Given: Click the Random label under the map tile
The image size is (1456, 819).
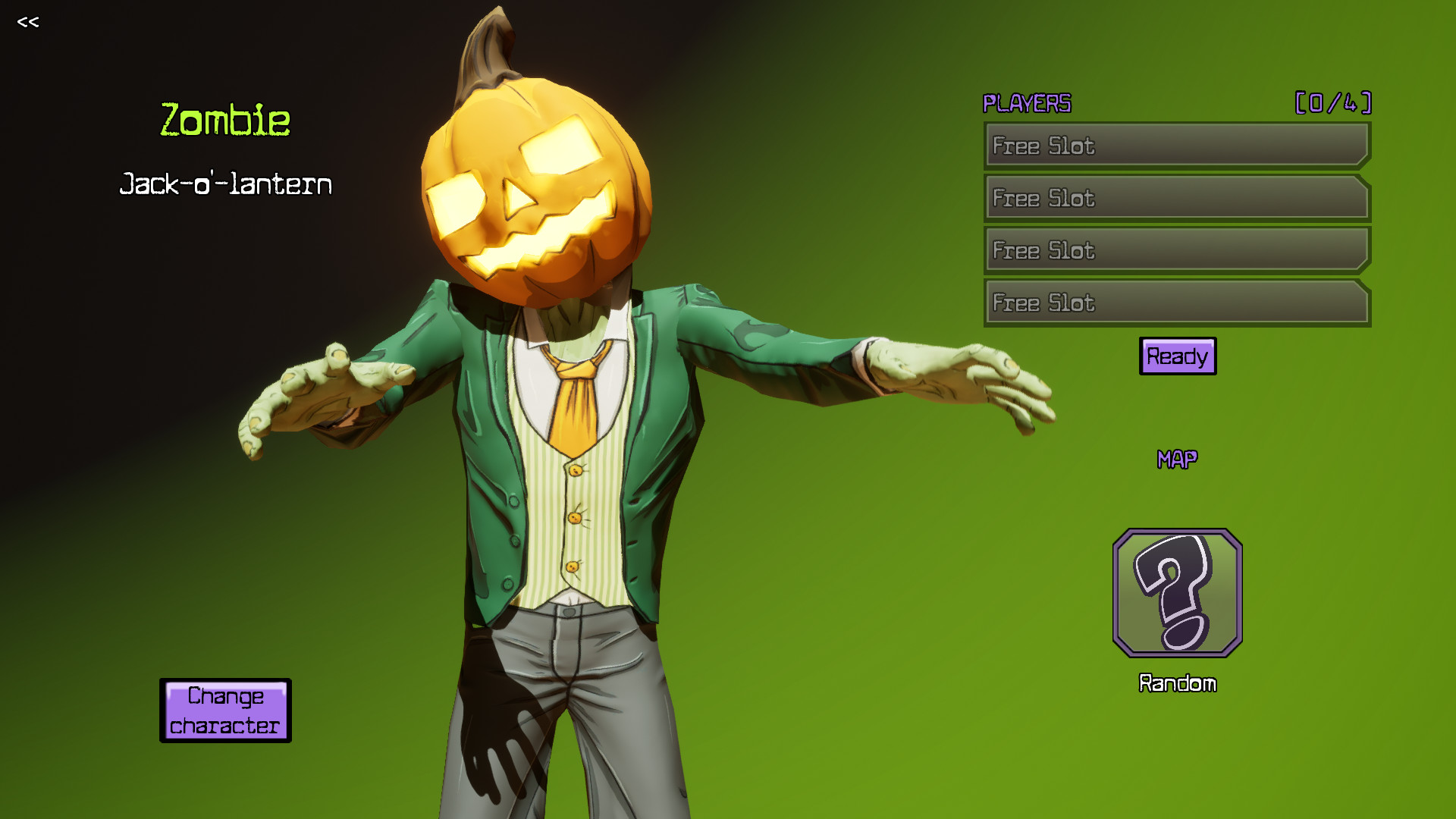Looking at the screenshot, I should pyautogui.click(x=1177, y=682).
